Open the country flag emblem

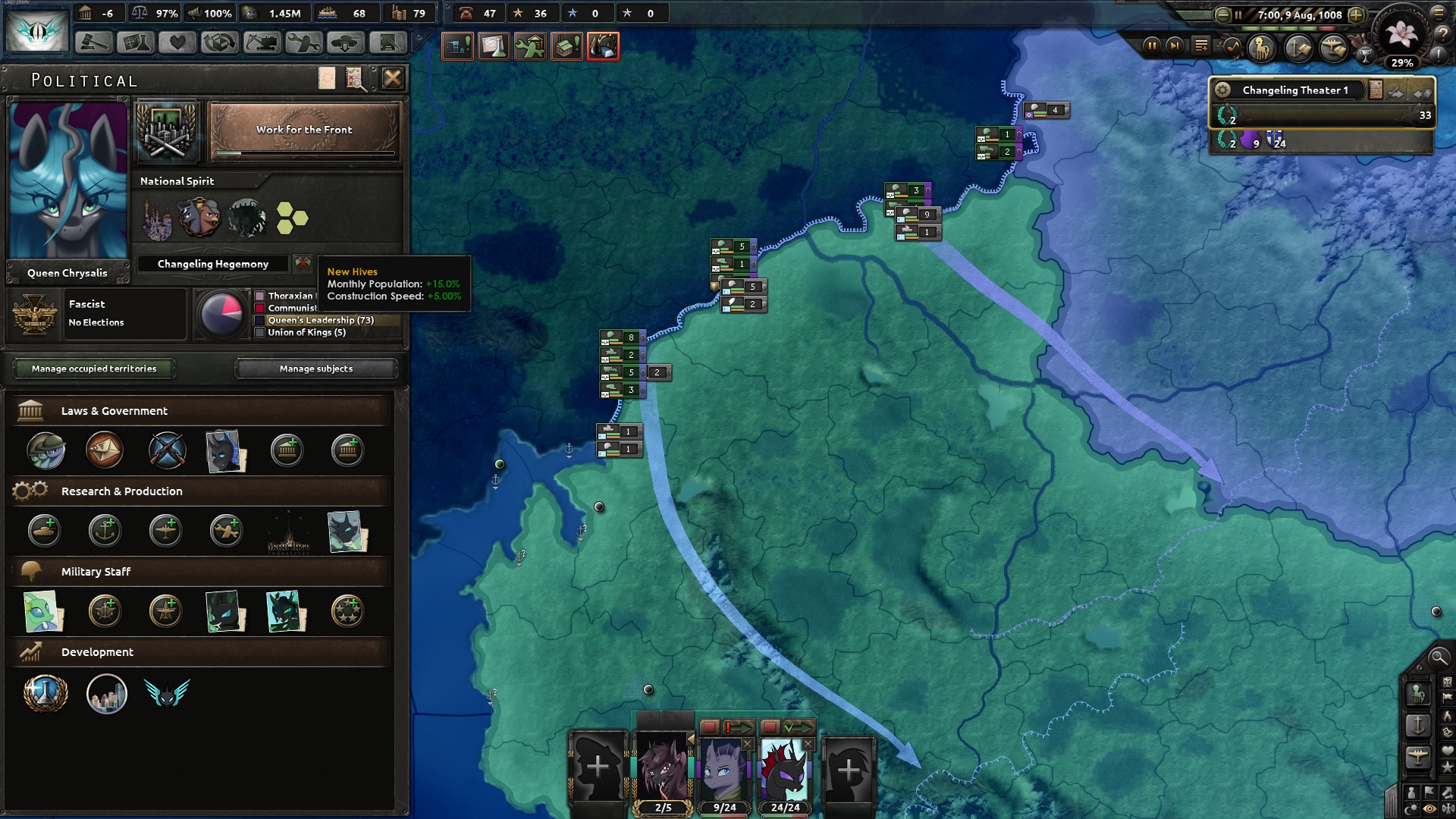pyautogui.click(x=36, y=30)
